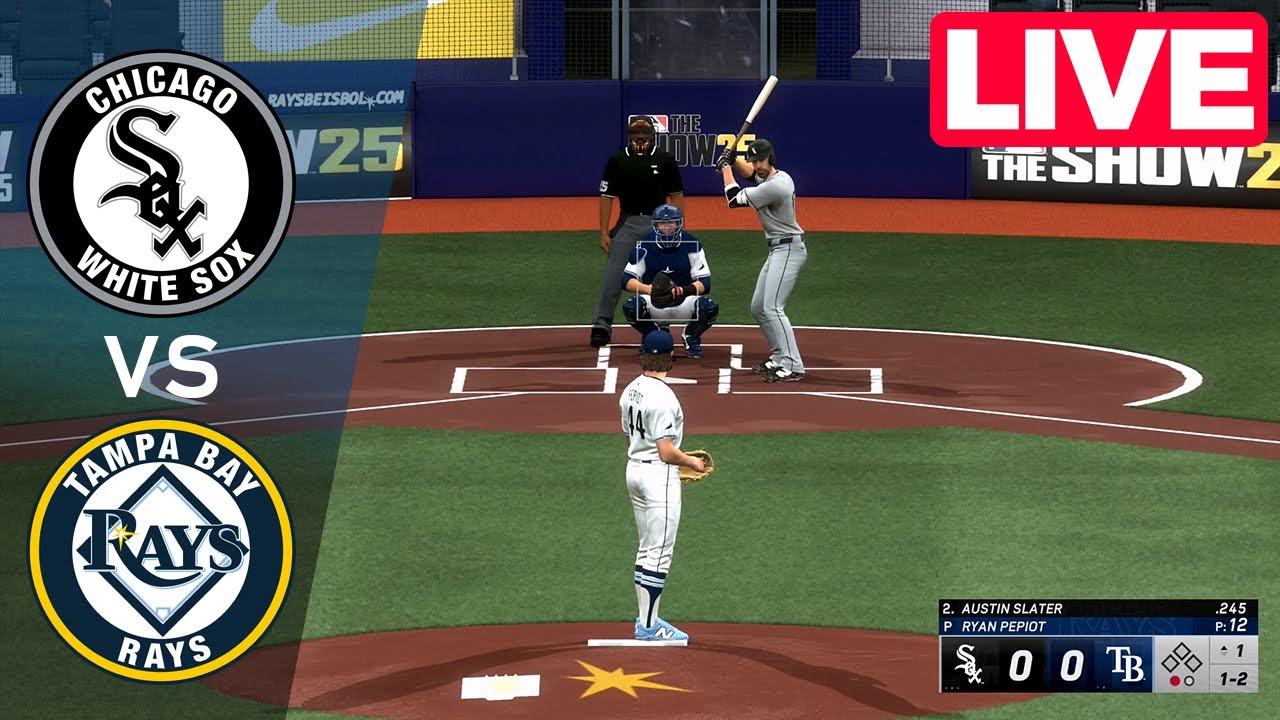Toggle the red first-out indicator dot
The image size is (1280, 720).
point(1175,682)
